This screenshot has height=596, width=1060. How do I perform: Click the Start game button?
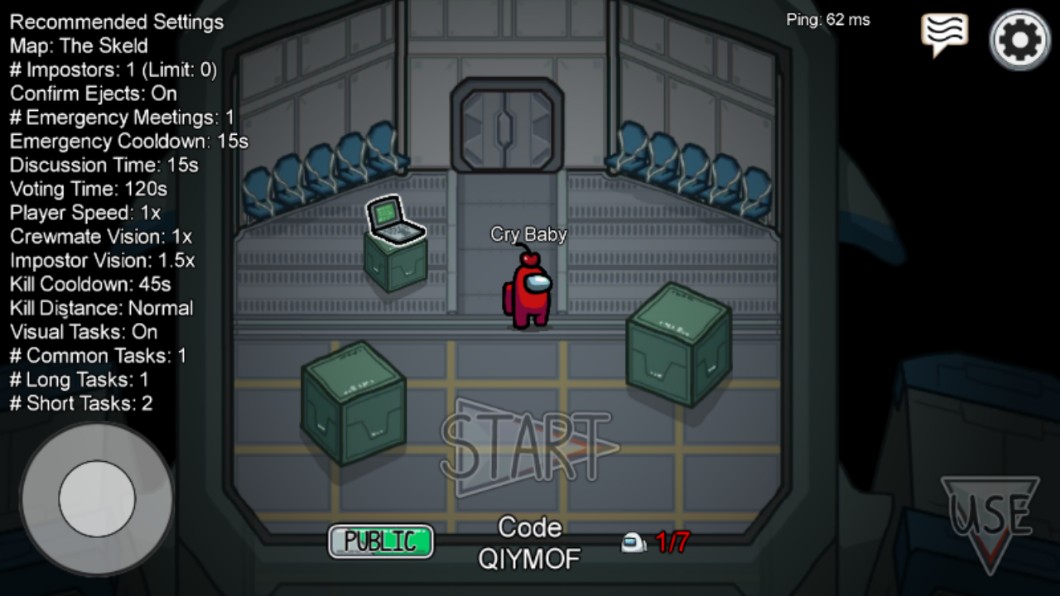(527, 447)
